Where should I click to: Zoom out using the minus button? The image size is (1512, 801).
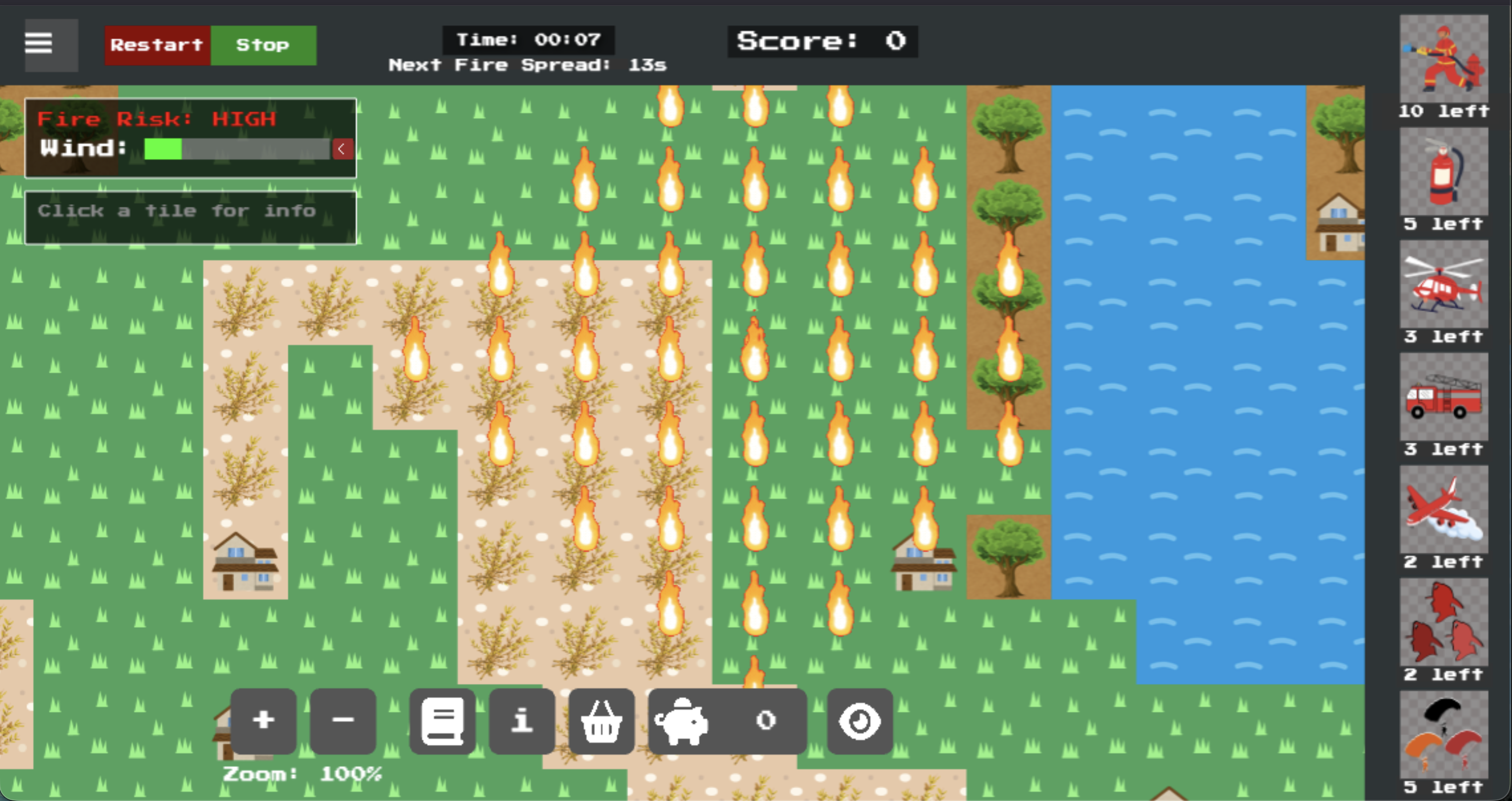(343, 721)
